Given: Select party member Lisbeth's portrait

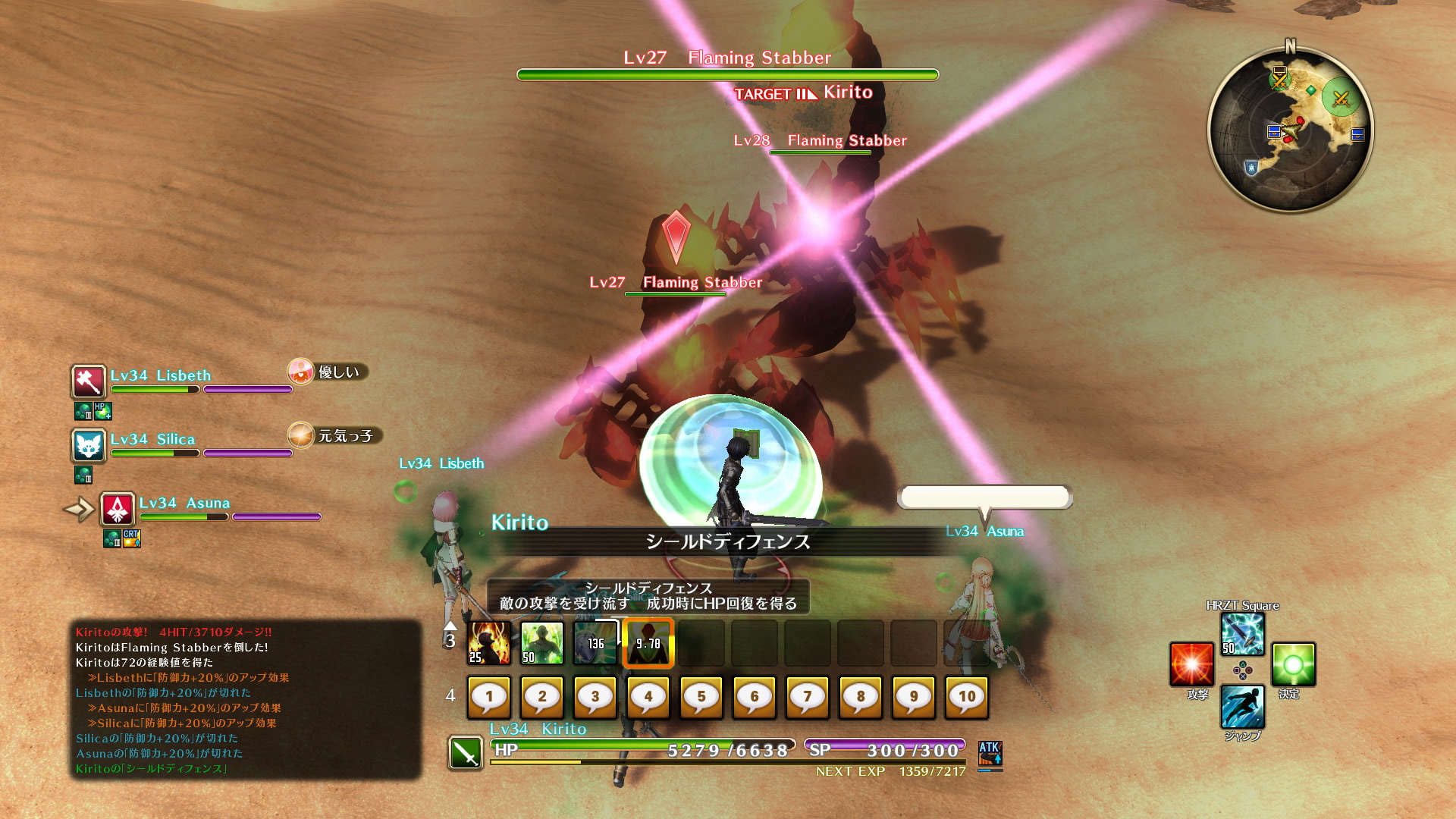Looking at the screenshot, I should (x=89, y=381).
